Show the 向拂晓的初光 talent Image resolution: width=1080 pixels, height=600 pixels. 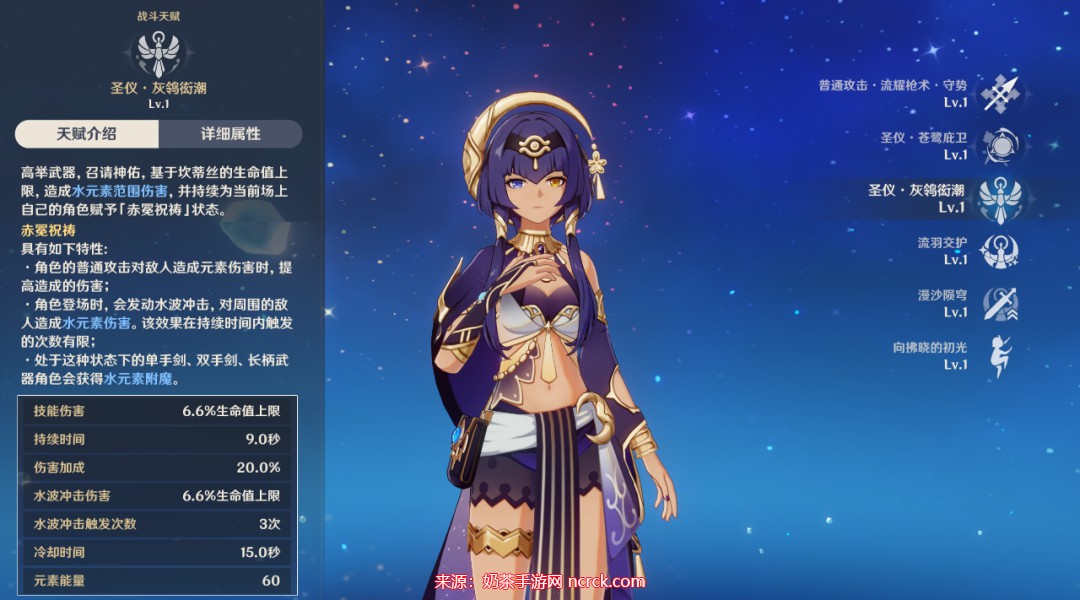997,356
